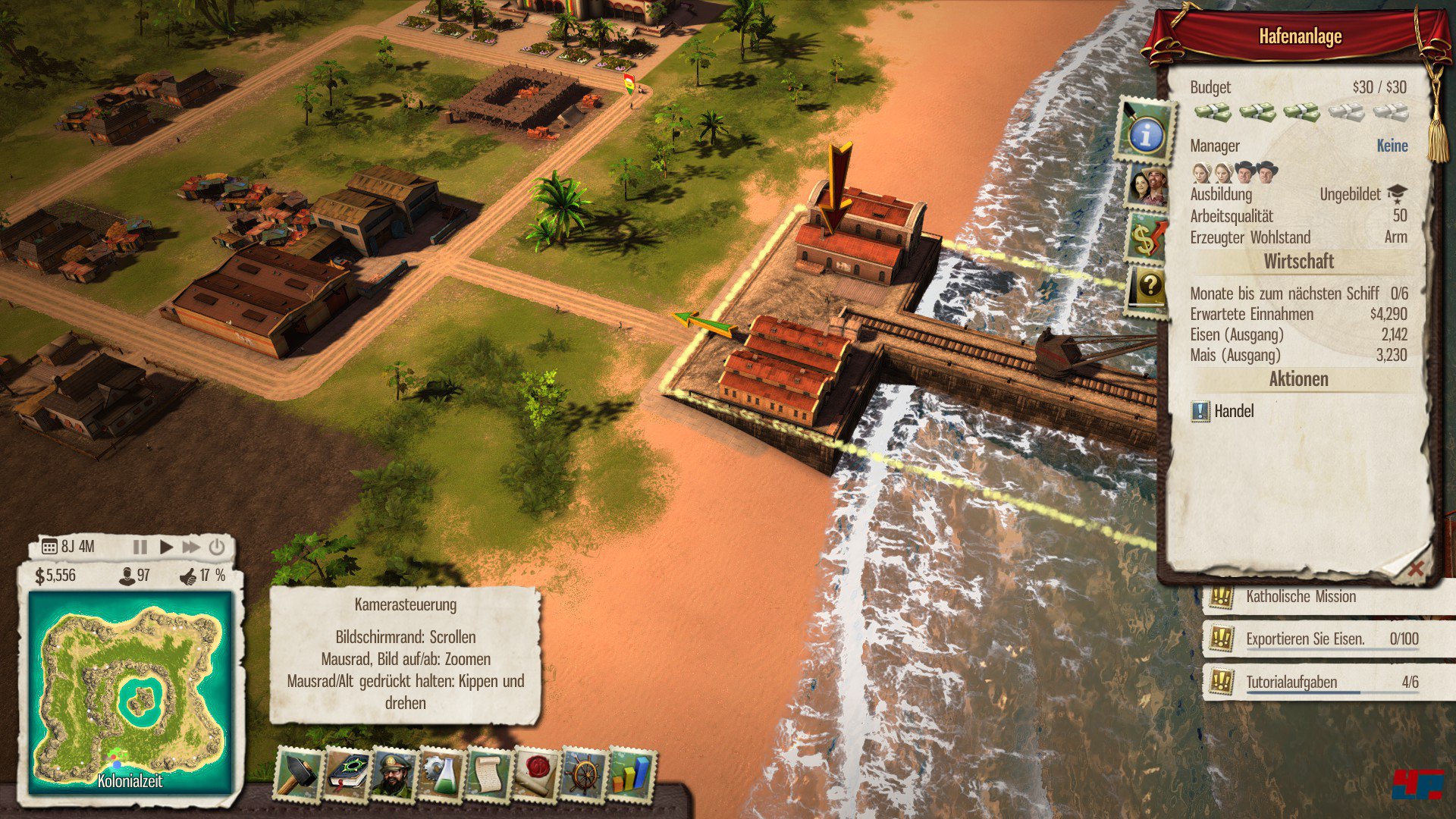This screenshot has width=1456, height=819.
Task: Click the island minimap
Action: pos(130,692)
